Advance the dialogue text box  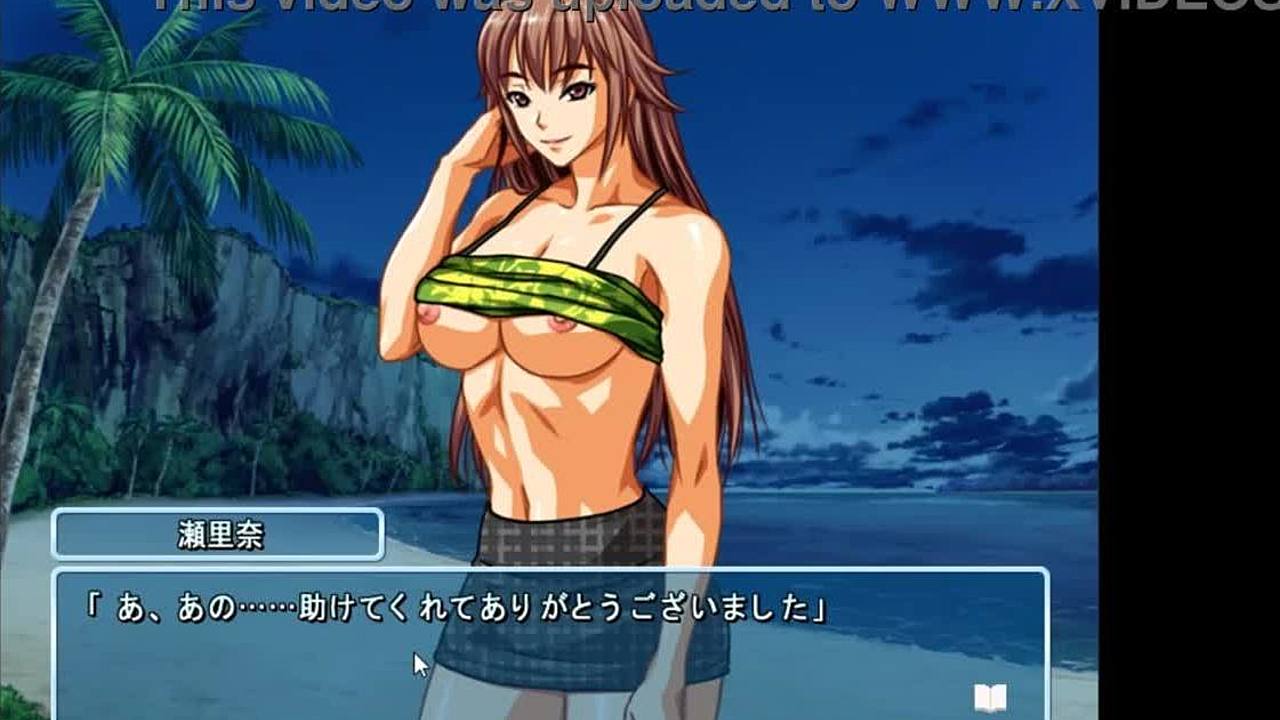point(548,640)
